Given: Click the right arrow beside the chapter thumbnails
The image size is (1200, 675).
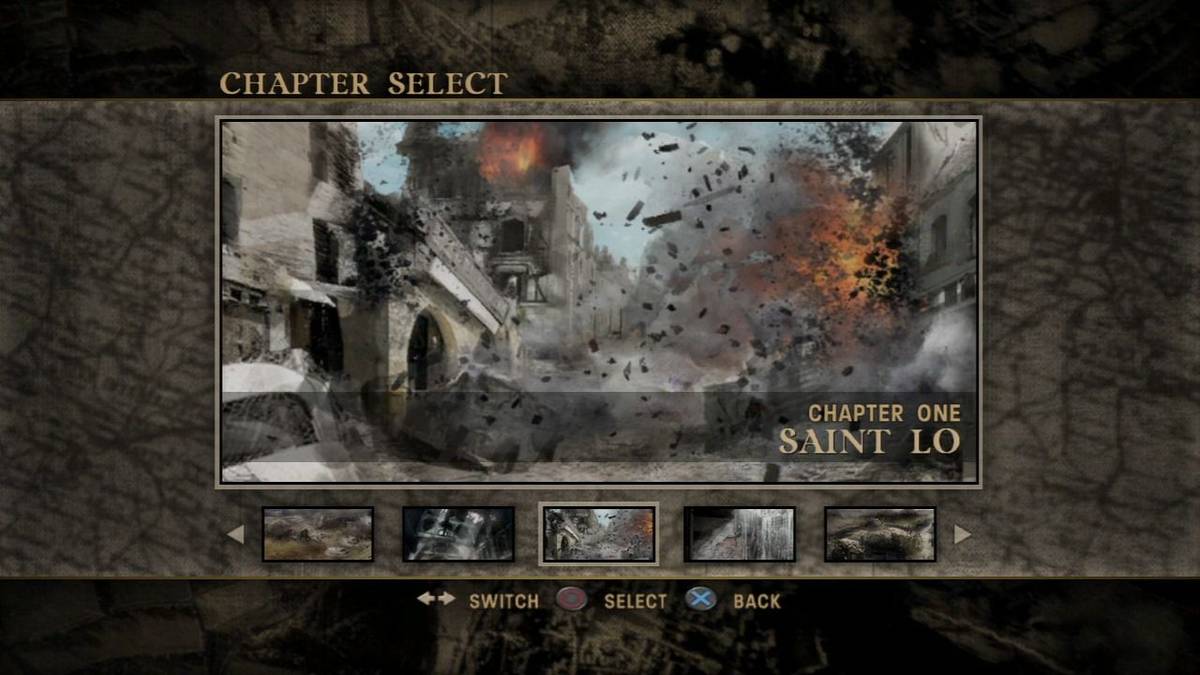Looking at the screenshot, I should (x=962, y=534).
